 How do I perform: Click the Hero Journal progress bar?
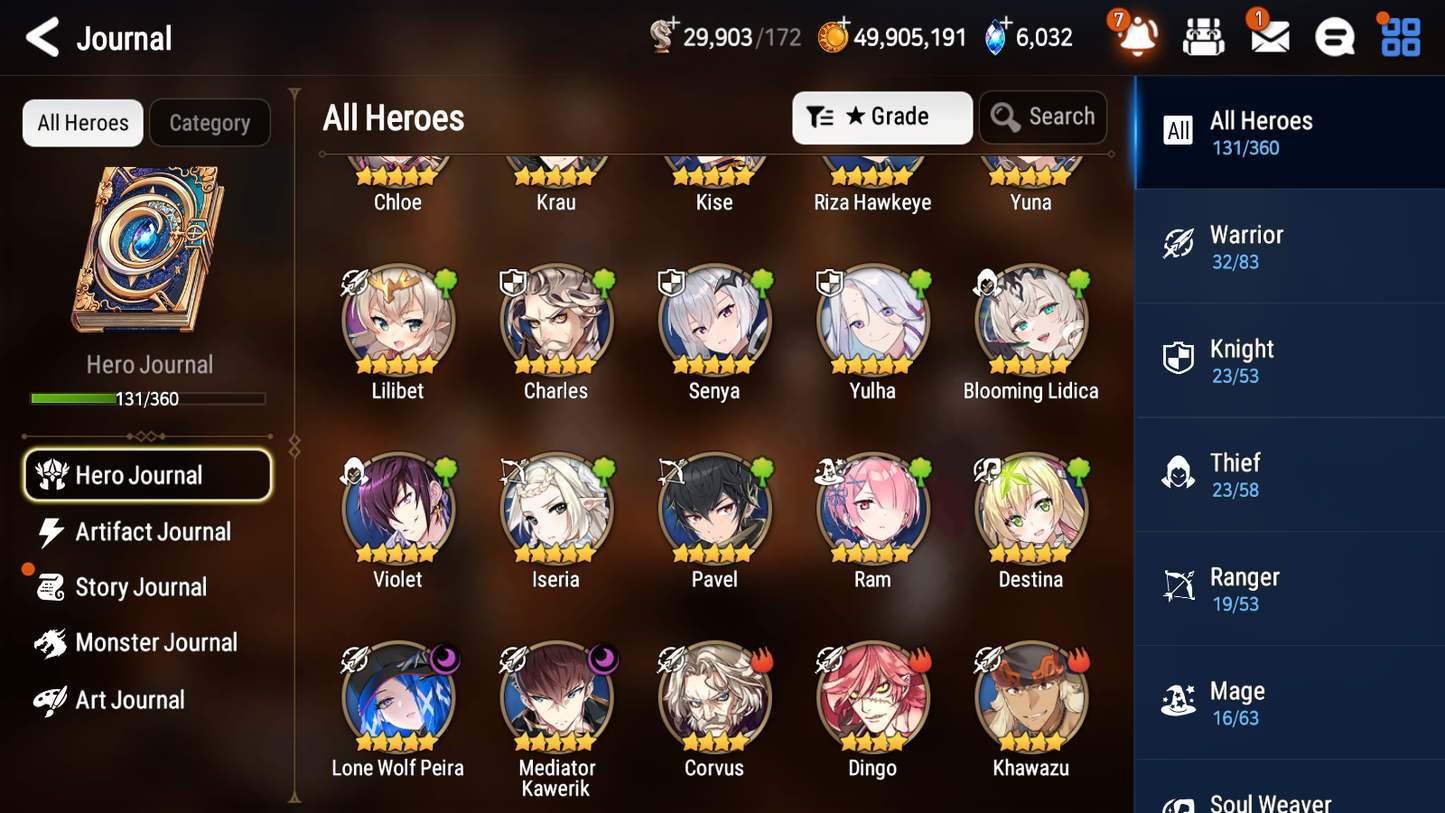[x=149, y=398]
